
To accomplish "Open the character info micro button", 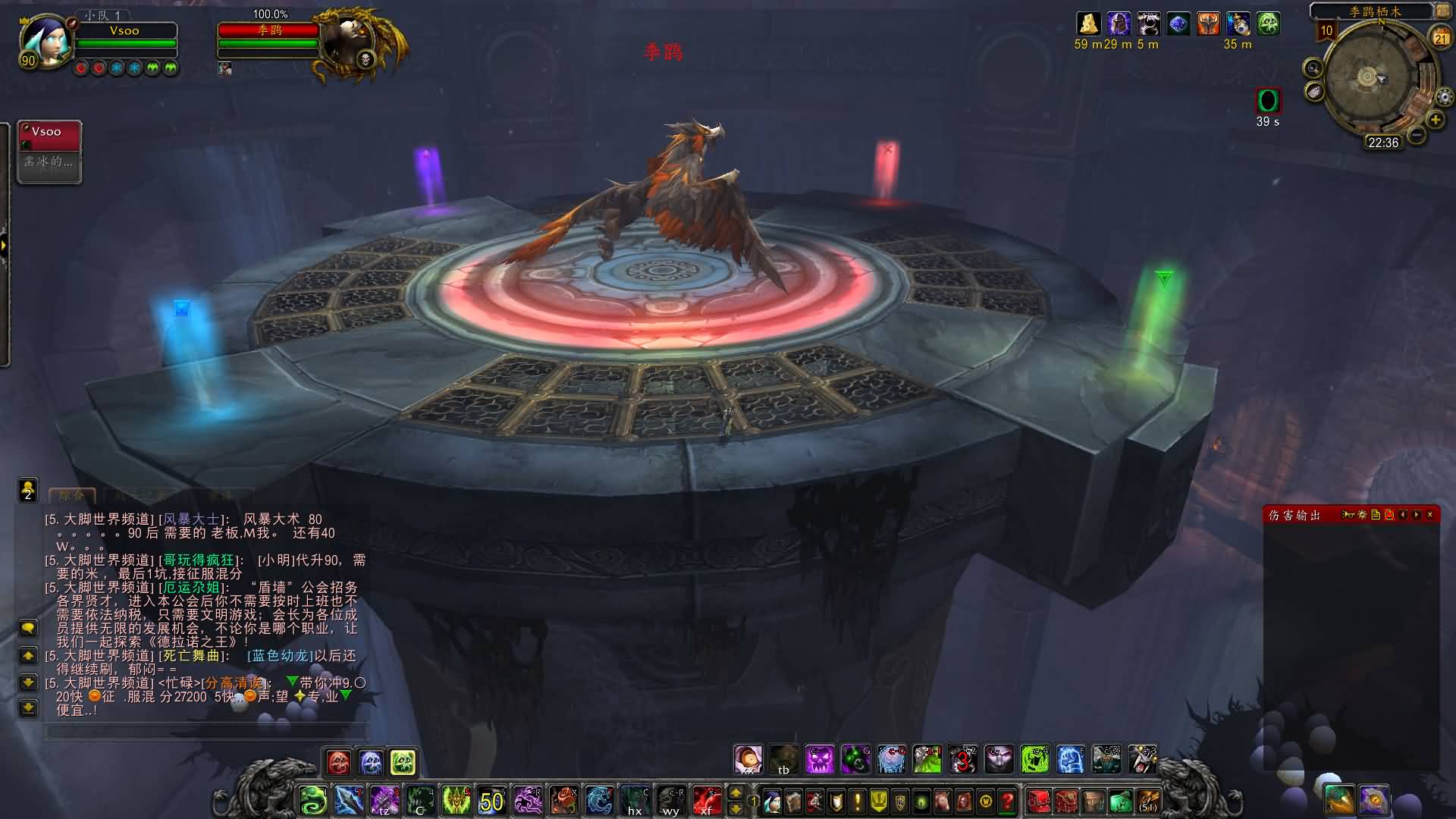I will [x=772, y=801].
